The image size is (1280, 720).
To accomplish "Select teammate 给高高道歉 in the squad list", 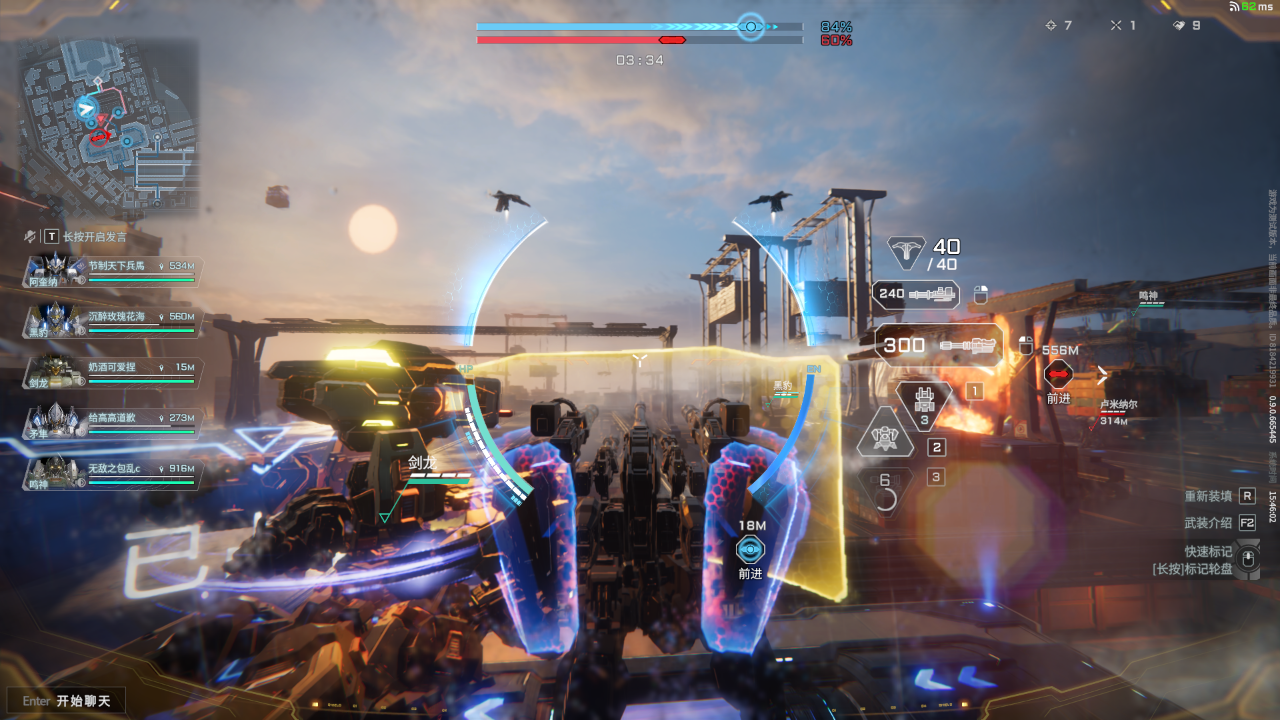I will (x=114, y=423).
